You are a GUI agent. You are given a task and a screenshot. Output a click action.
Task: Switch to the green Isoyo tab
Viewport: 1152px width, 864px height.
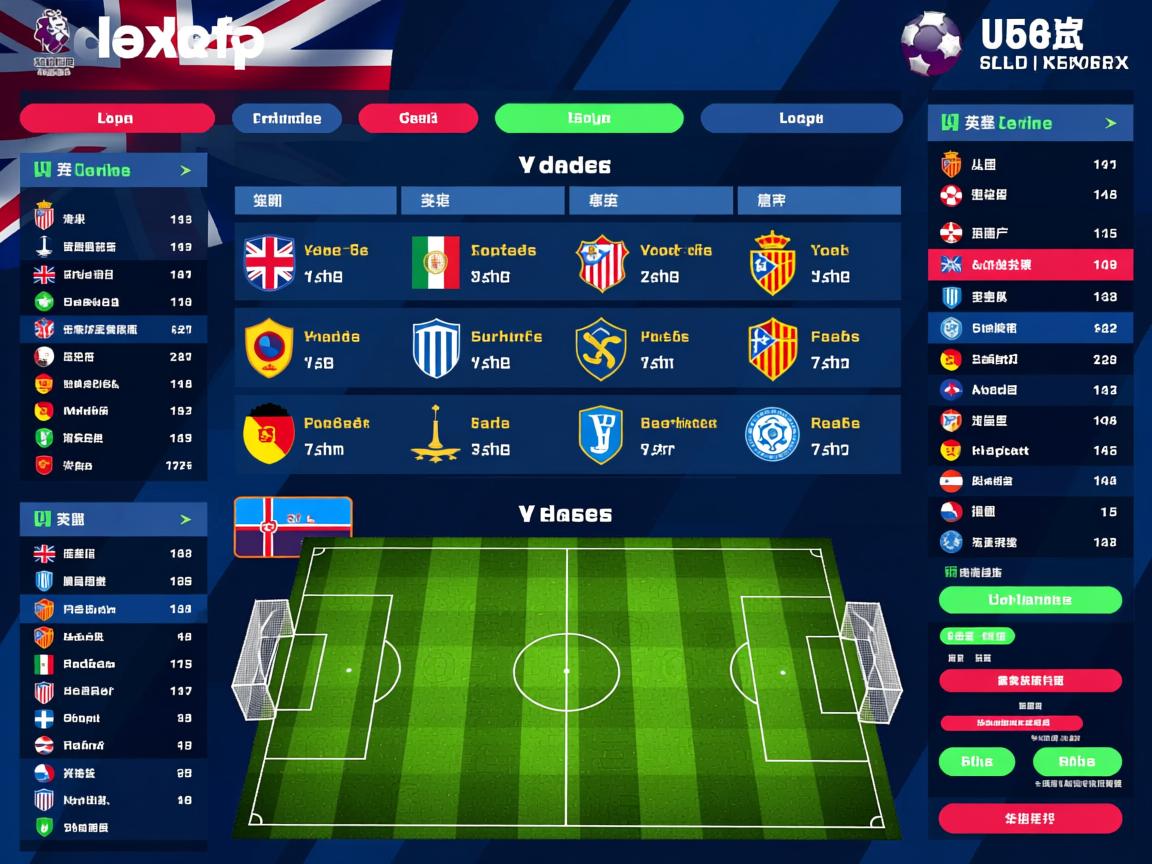coord(589,118)
